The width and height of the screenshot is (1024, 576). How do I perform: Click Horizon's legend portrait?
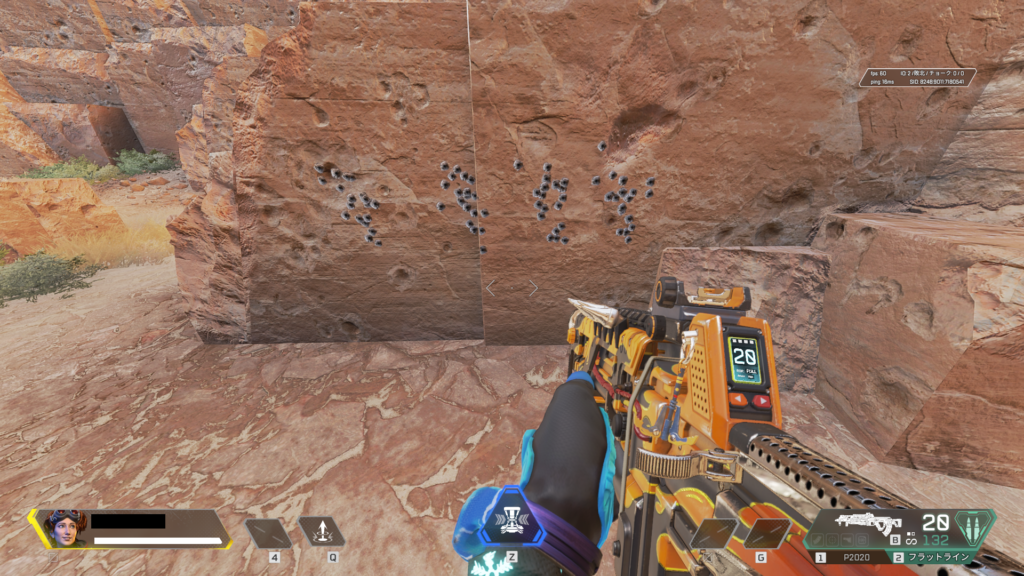point(62,528)
